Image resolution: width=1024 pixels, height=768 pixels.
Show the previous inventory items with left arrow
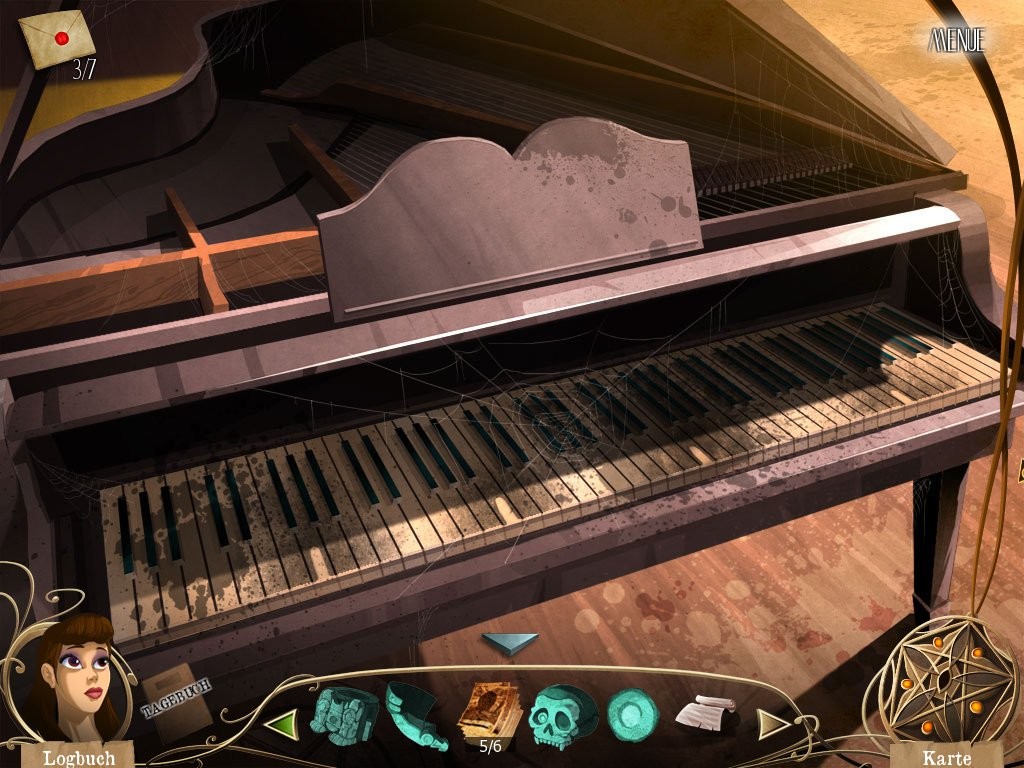click(284, 722)
